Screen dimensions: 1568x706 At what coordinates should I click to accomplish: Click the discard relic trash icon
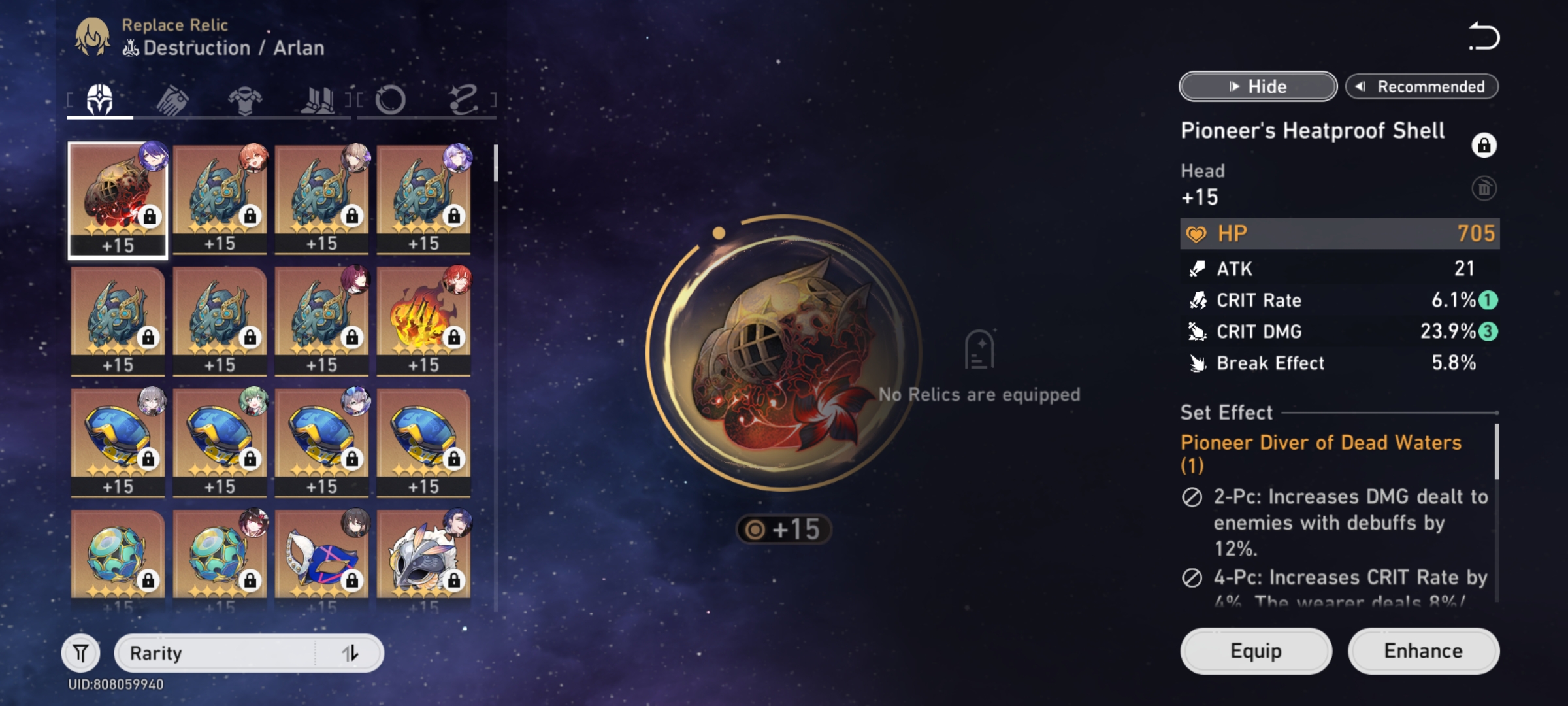(1483, 189)
